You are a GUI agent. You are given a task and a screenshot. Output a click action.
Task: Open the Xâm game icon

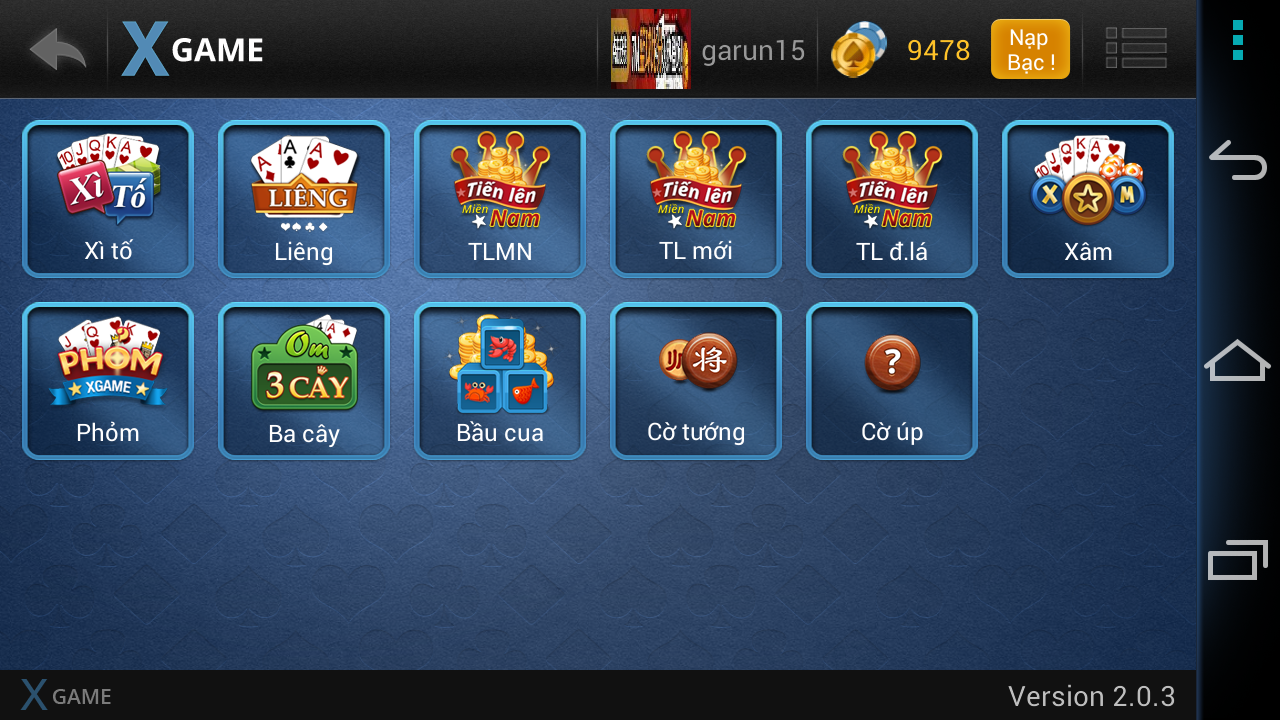point(1087,198)
